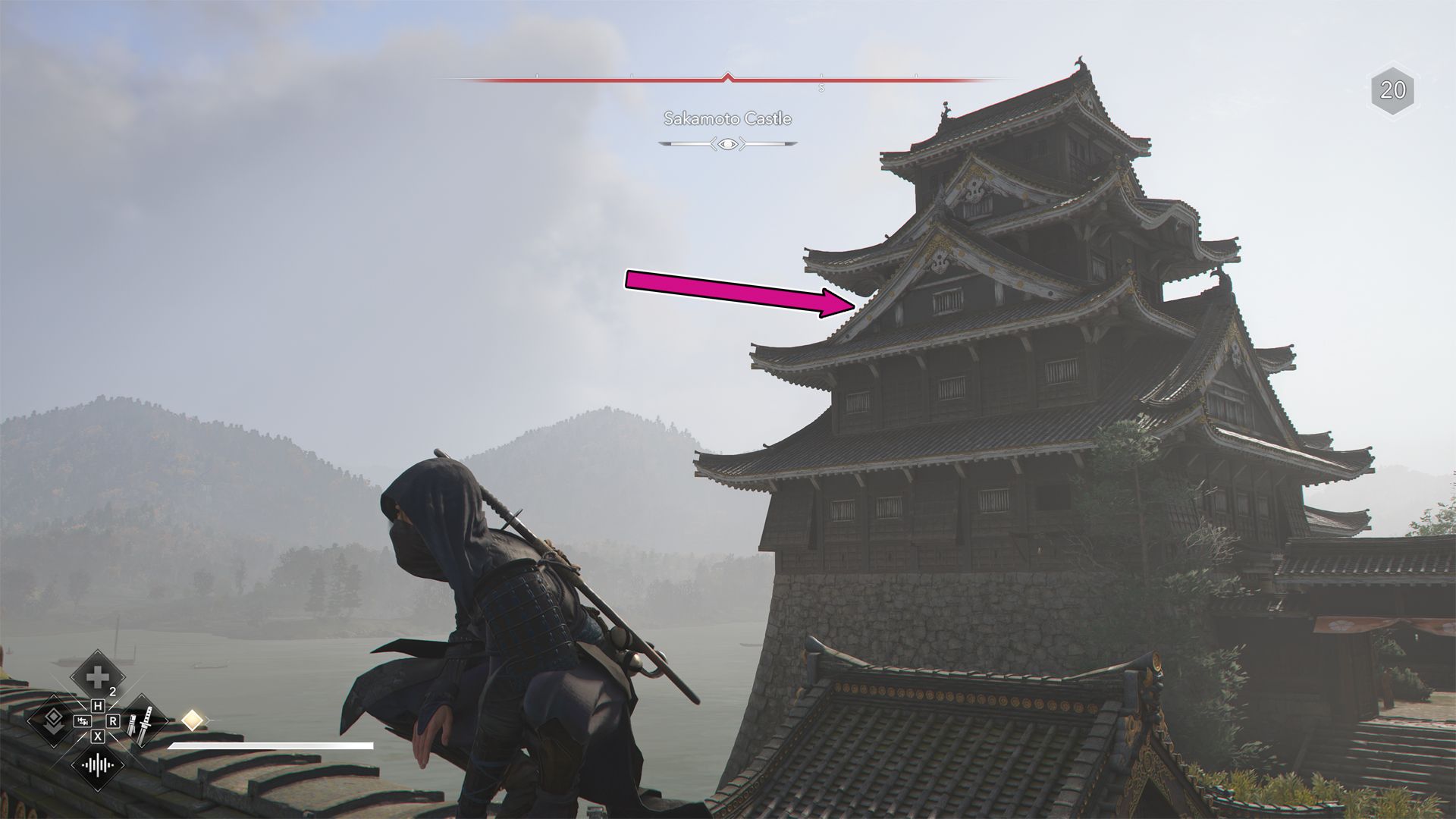Toggle the R button prompt
This screenshot has height=819, width=1456.
click(113, 720)
